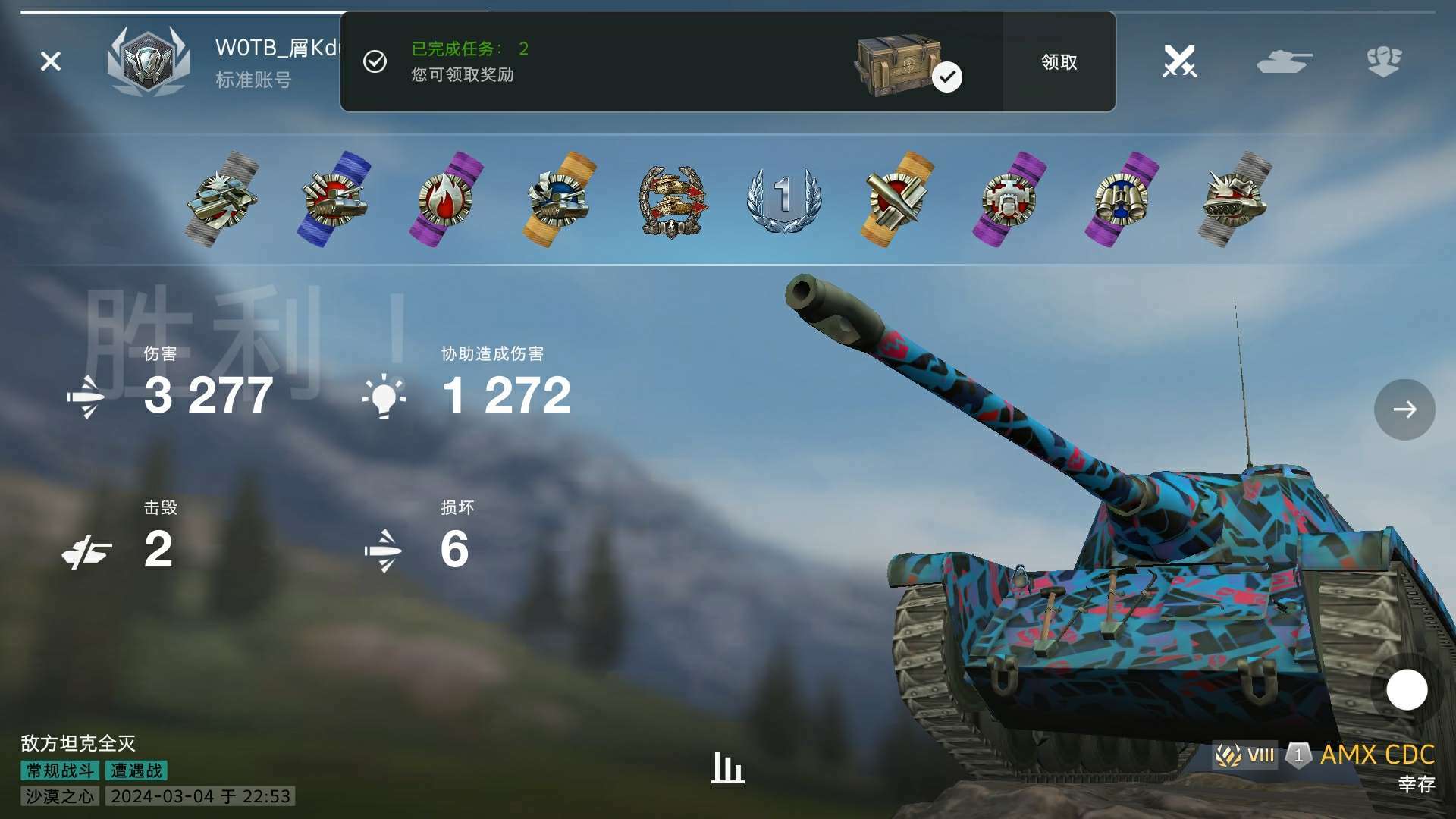Close the battle results screen
Screen dimensions: 1456x819
pyautogui.click(x=51, y=61)
